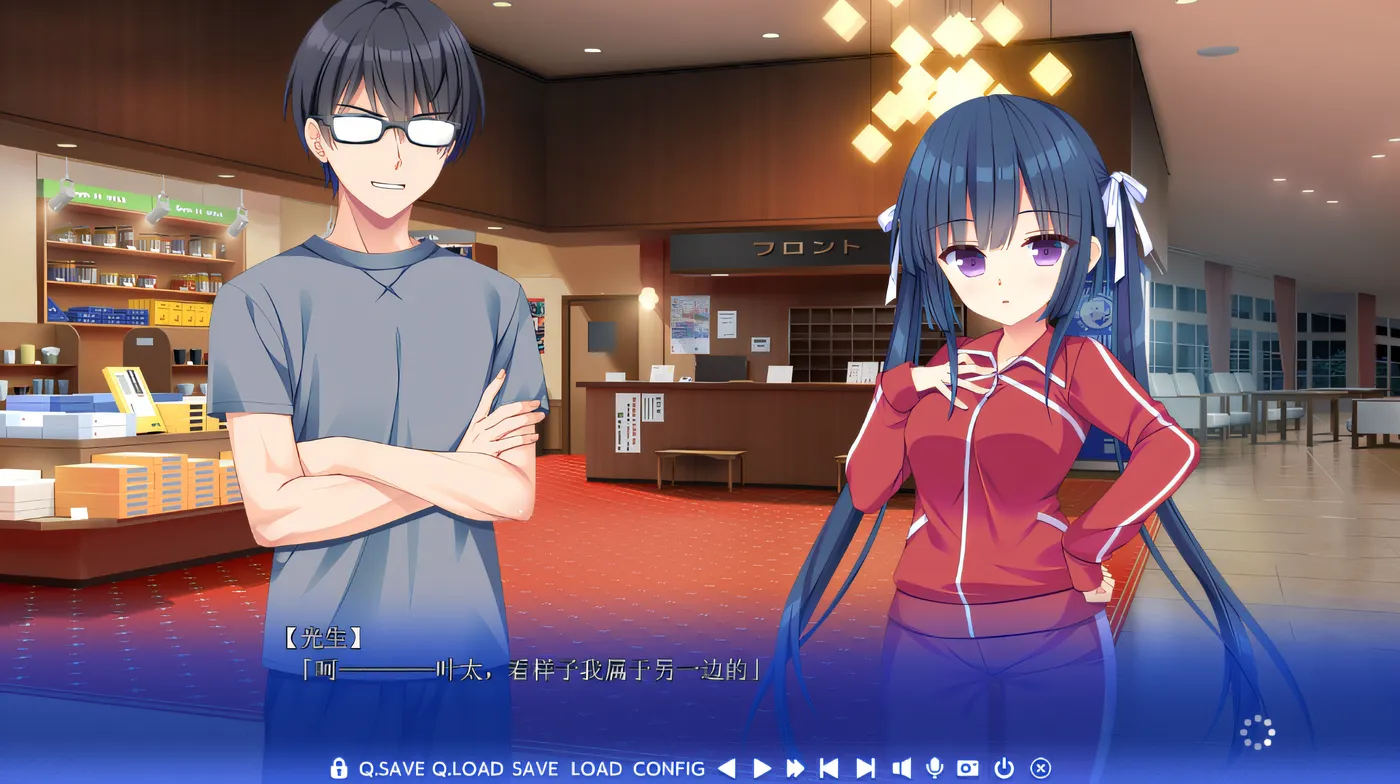Dismiss the message window with the X icon
Screen dimensions: 1400x784
point(1040,768)
